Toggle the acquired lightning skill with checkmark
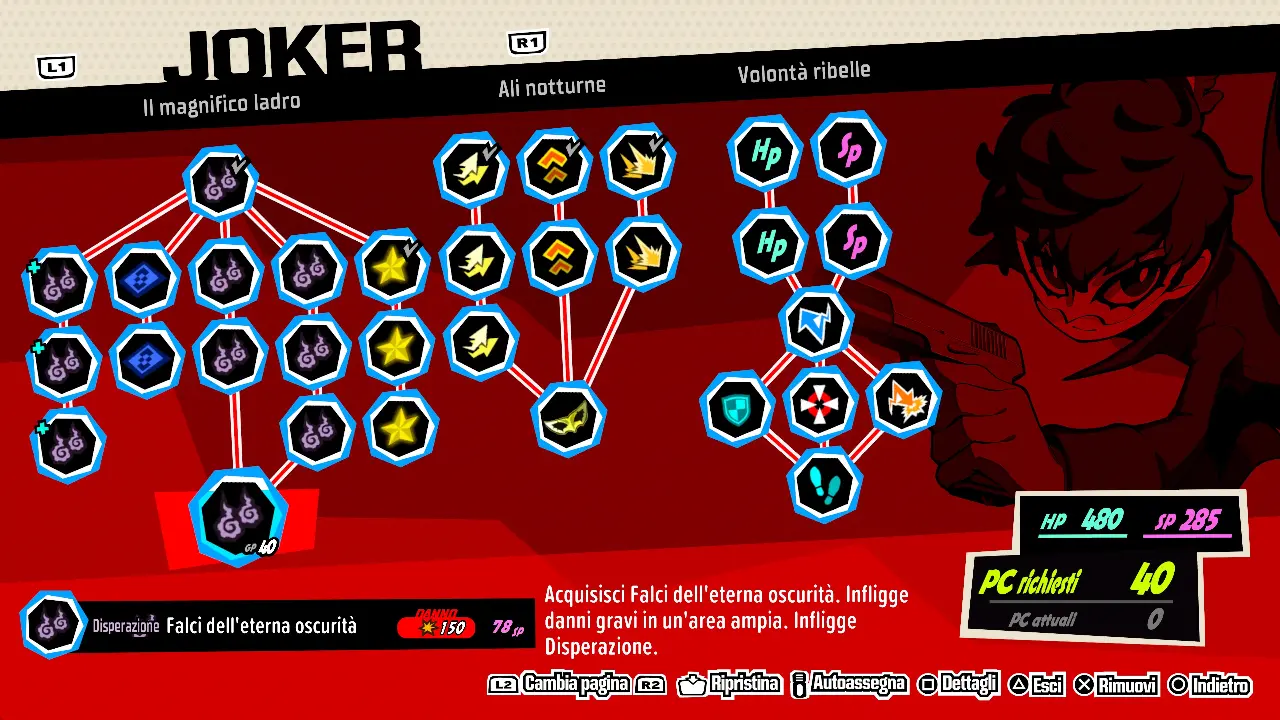Viewport: 1280px width, 720px height. [471, 170]
